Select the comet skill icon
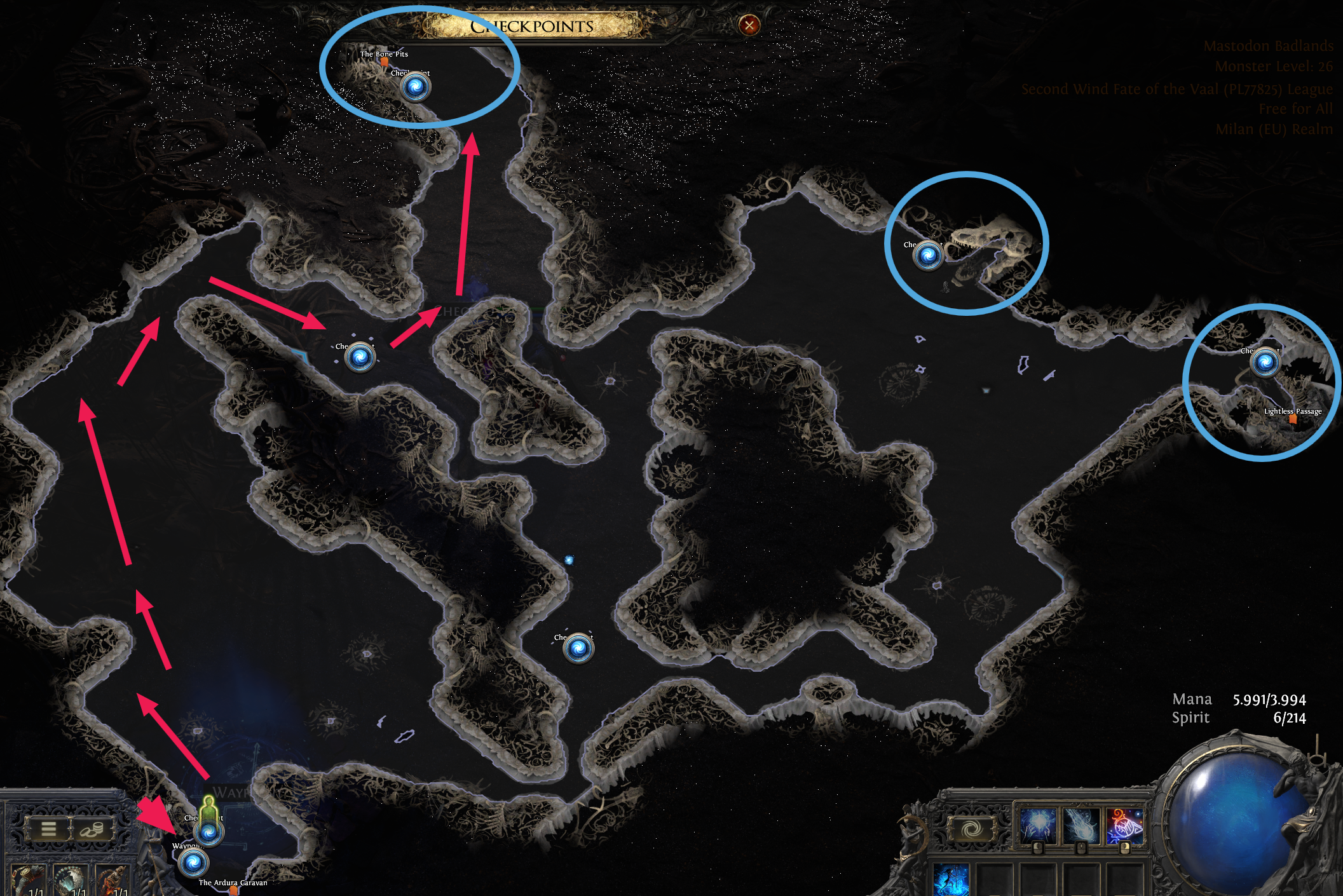The height and width of the screenshot is (896, 1343). click(x=1079, y=825)
